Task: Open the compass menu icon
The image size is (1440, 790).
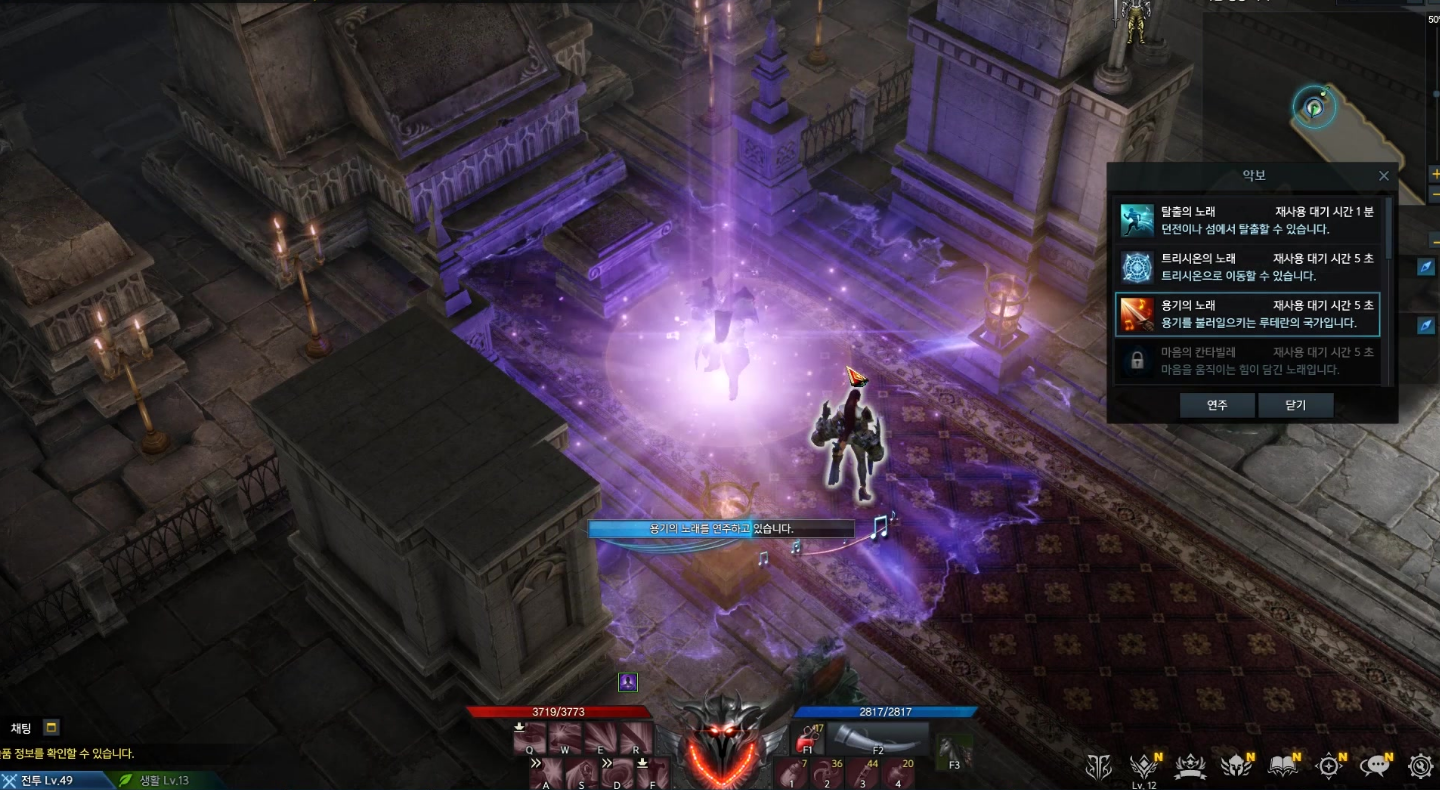Action: click(1330, 766)
